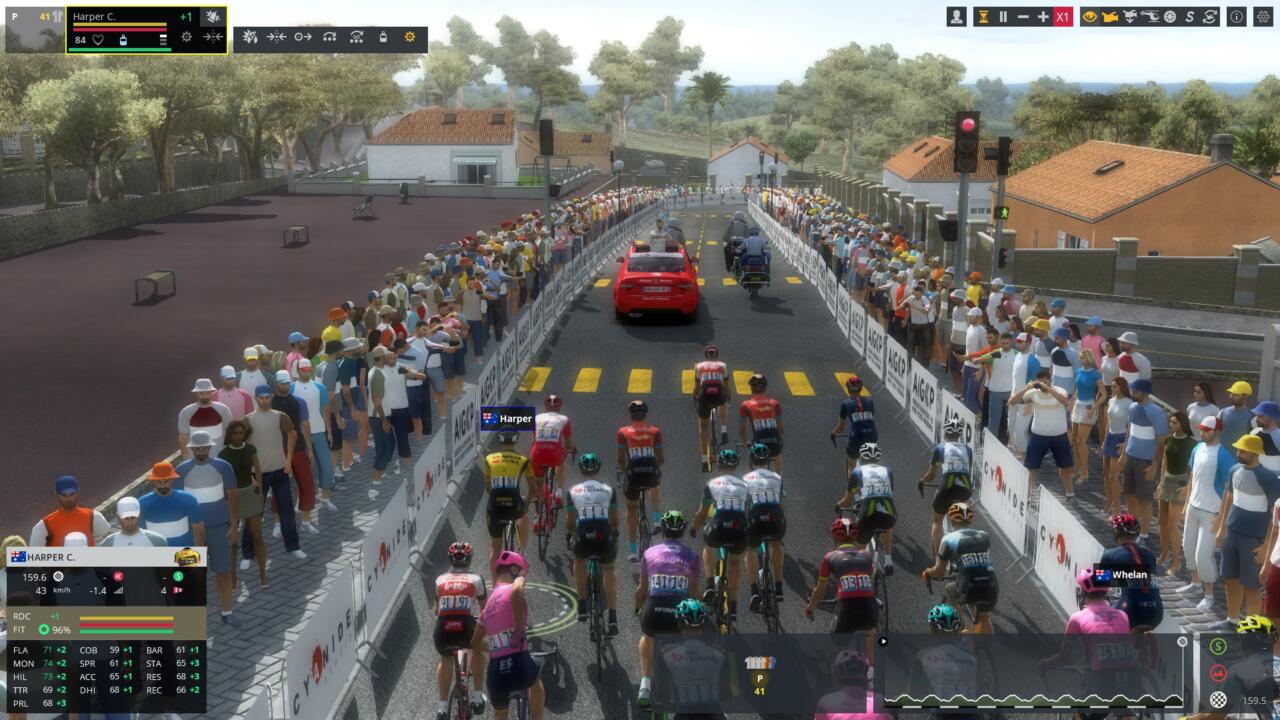The width and height of the screenshot is (1280, 720).
Task: Open the manager profile icon top right
Action: [x=956, y=16]
